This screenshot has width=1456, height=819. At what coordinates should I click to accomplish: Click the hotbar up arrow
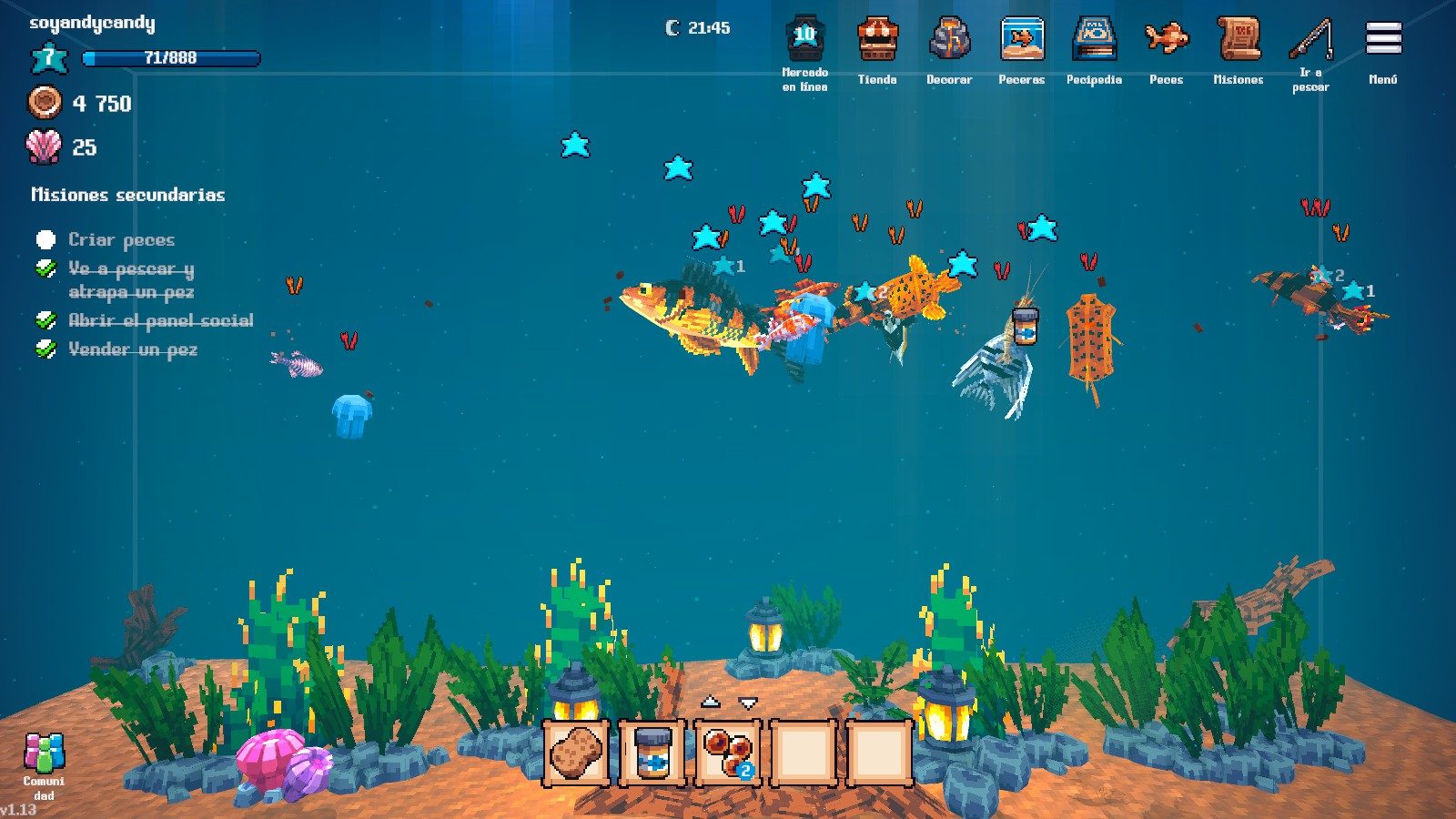(710, 702)
